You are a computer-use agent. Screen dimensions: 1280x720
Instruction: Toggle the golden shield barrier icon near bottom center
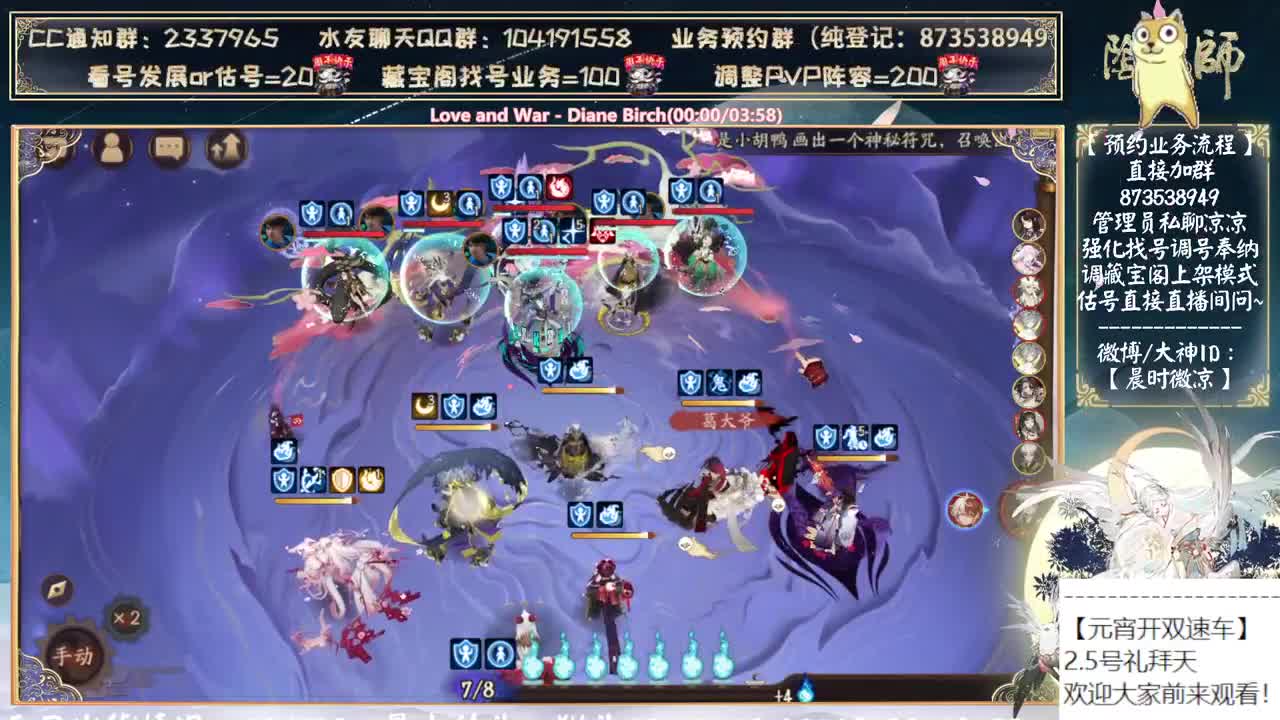pos(341,478)
